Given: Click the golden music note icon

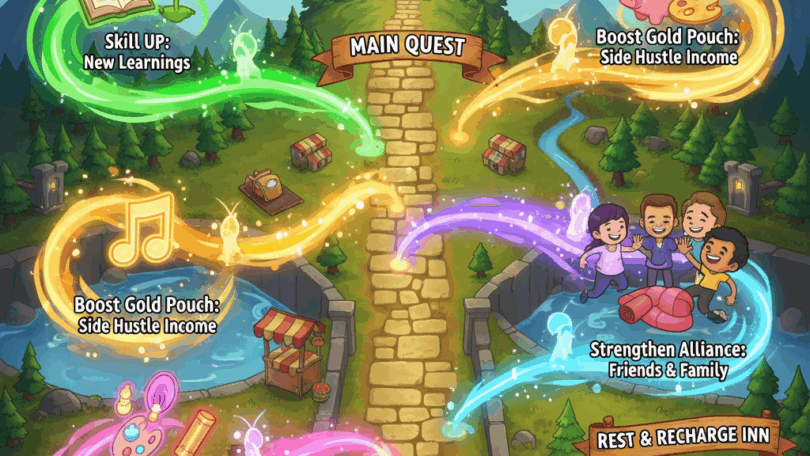Looking at the screenshot, I should (x=139, y=232).
